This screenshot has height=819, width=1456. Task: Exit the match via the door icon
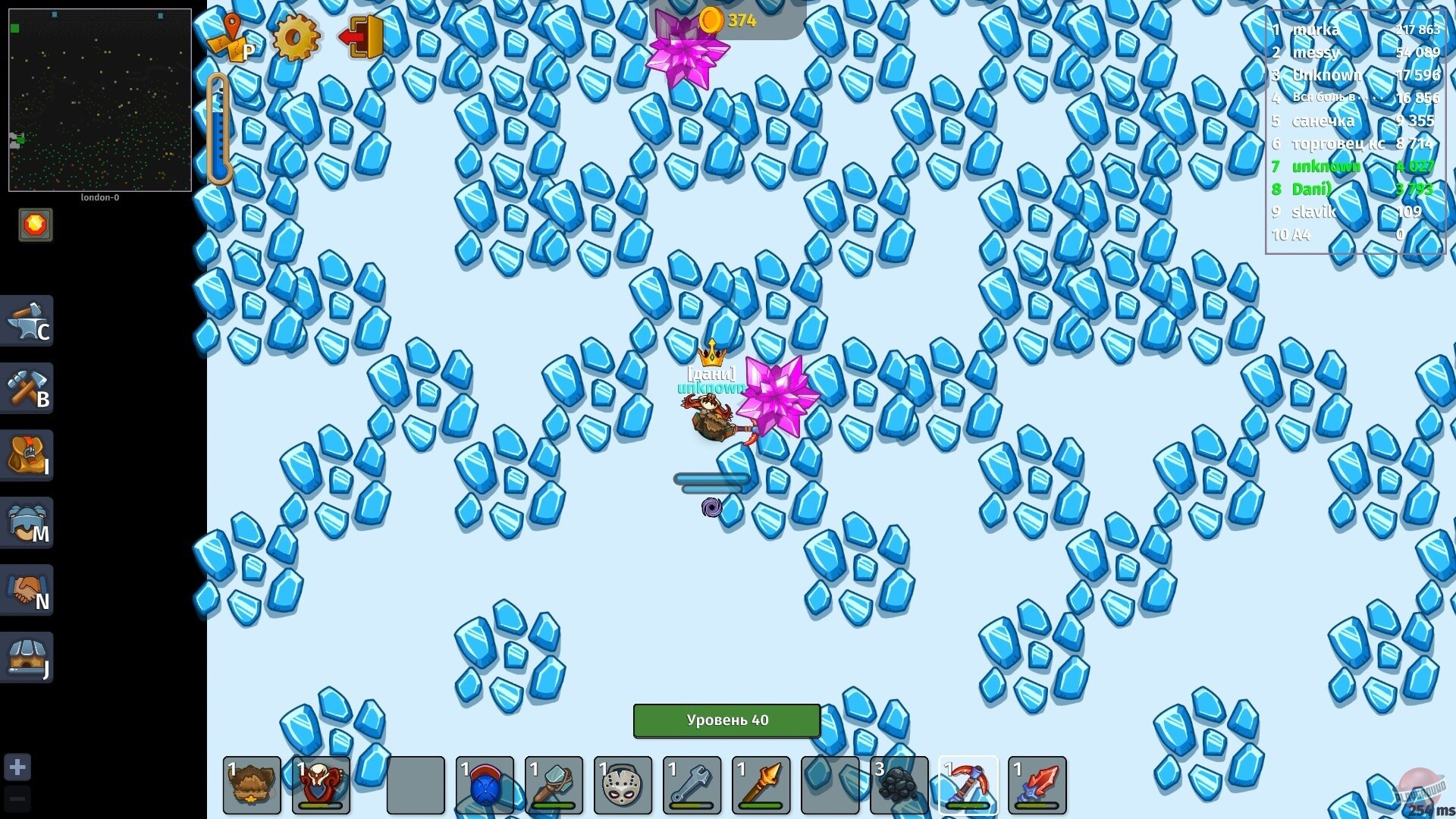362,35
